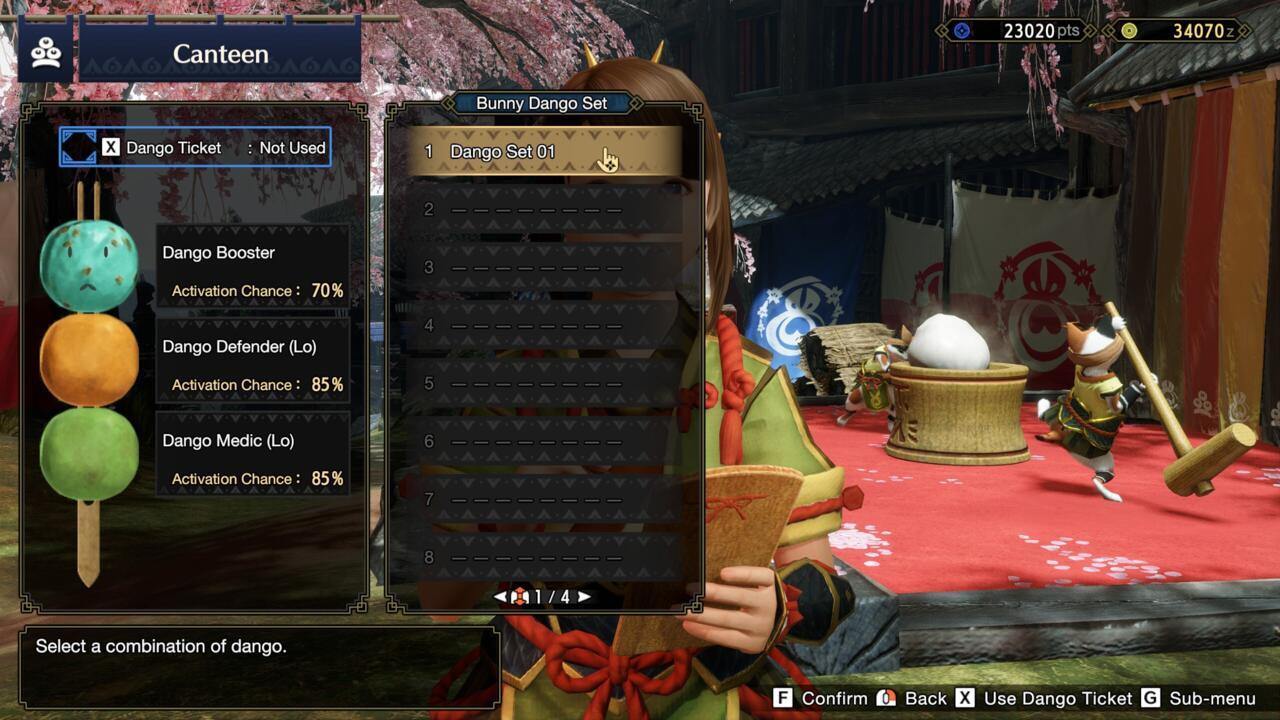Go to the next dango set page
1280x720 pixels.
click(x=585, y=597)
